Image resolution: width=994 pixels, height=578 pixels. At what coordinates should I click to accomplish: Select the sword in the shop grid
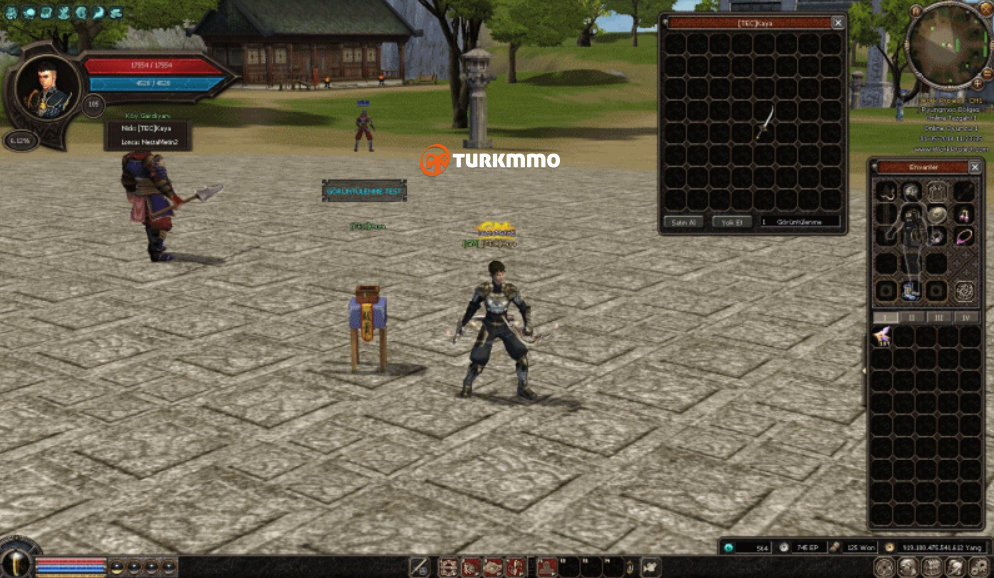pyautogui.click(x=764, y=123)
